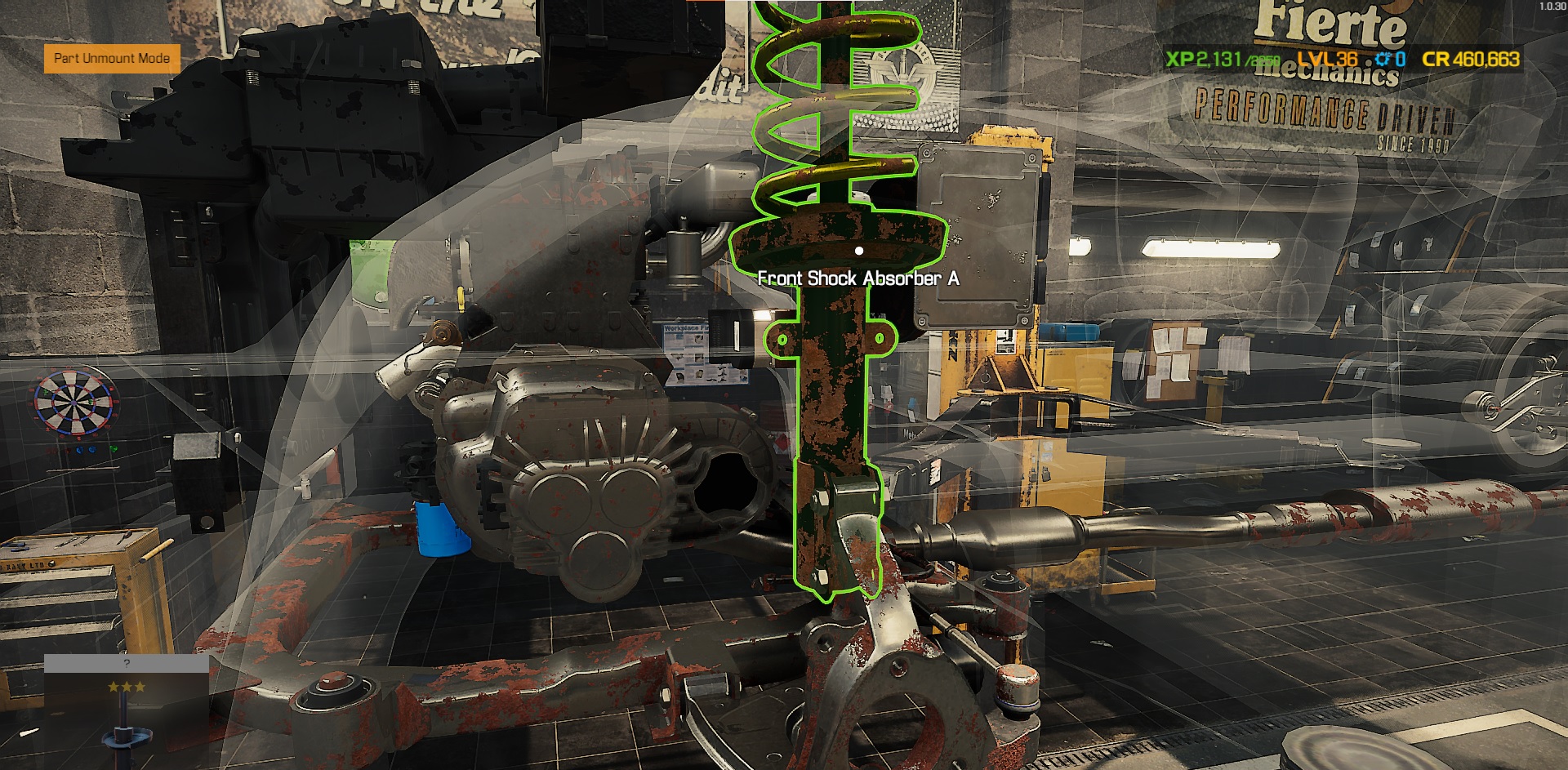Image resolution: width=1568 pixels, height=770 pixels.
Task: Click the Front Shock Absorber A label
Action: click(861, 278)
